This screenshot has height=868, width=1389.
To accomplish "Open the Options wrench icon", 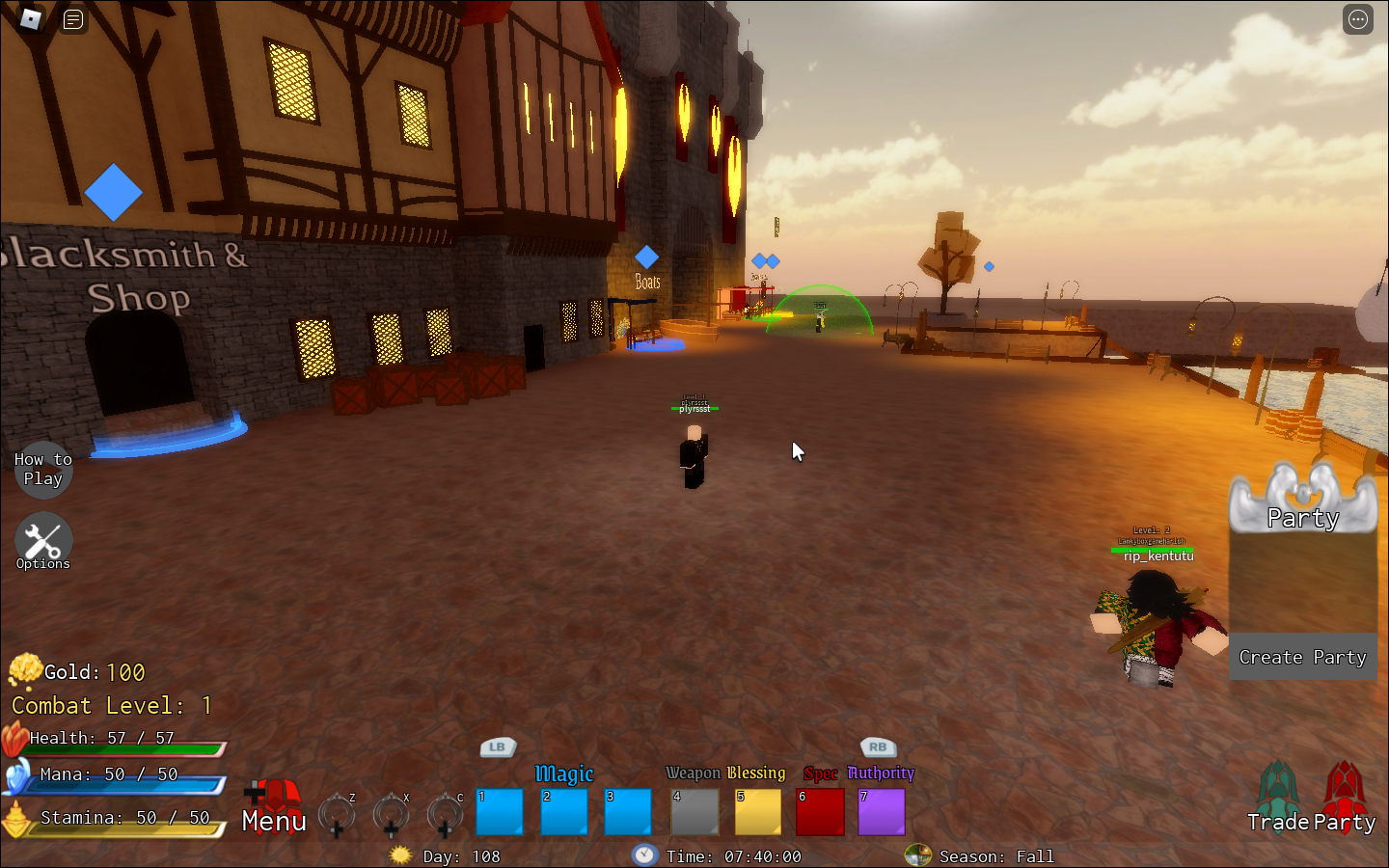I will pyautogui.click(x=42, y=542).
